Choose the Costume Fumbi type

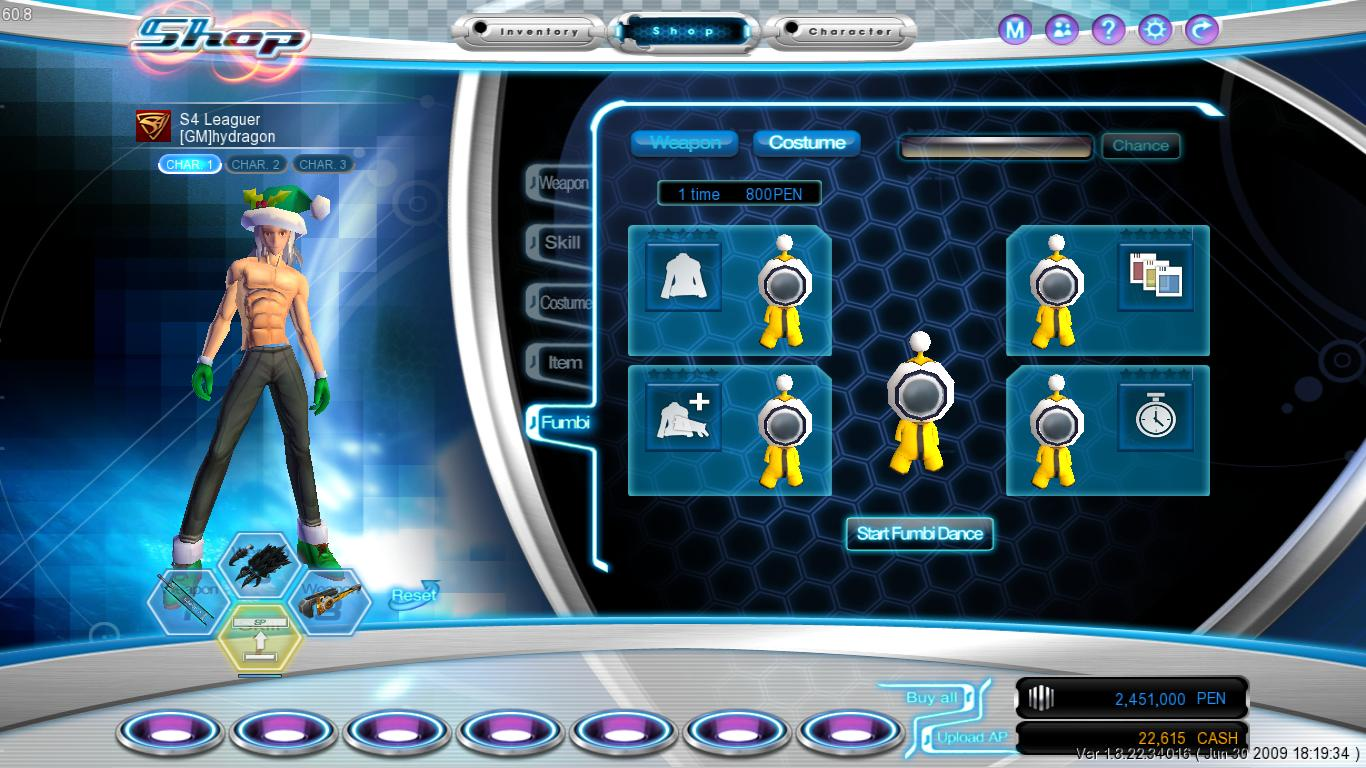point(807,143)
